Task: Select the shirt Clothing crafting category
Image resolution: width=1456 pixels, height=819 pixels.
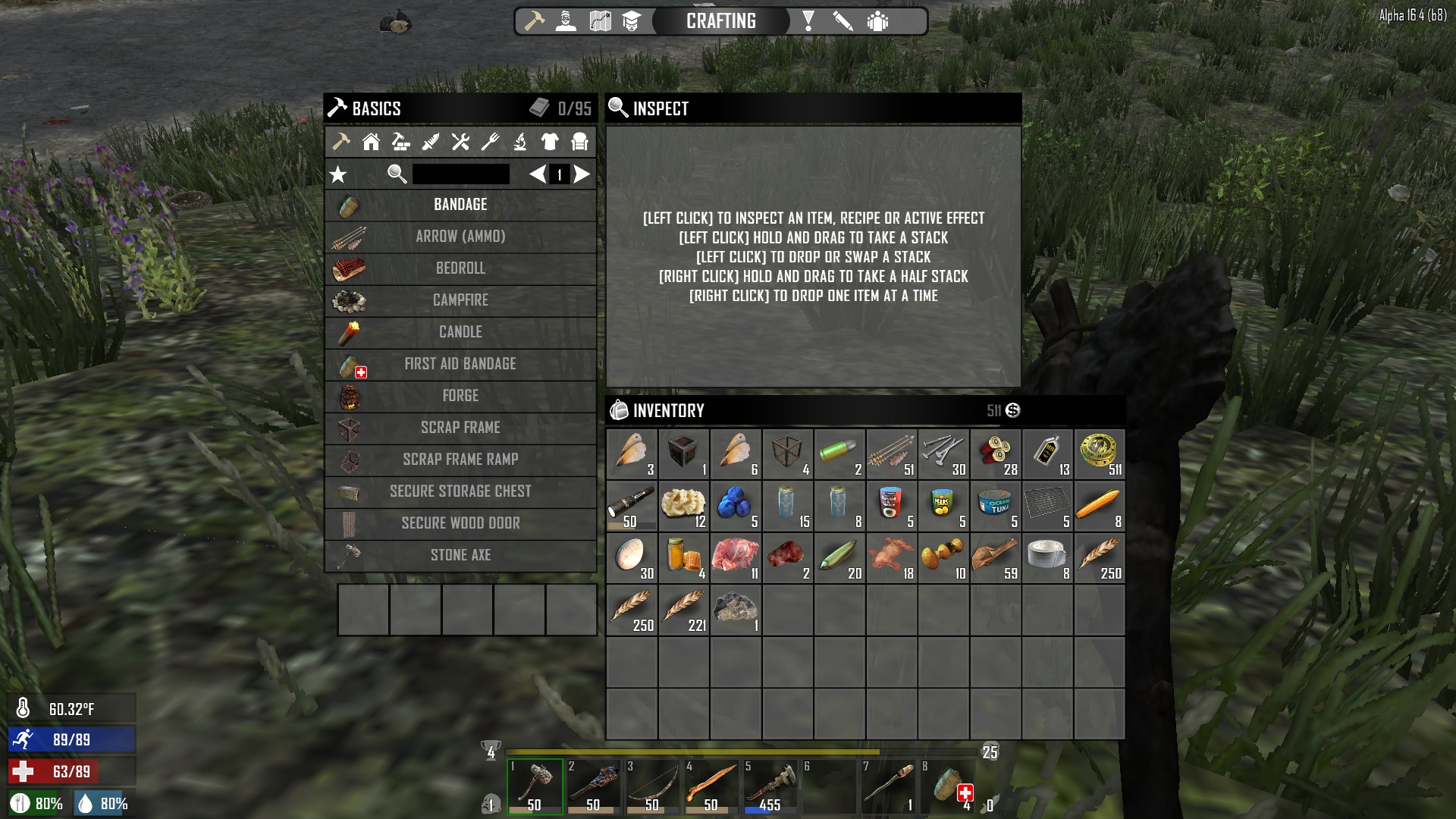Action: tap(549, 143)
